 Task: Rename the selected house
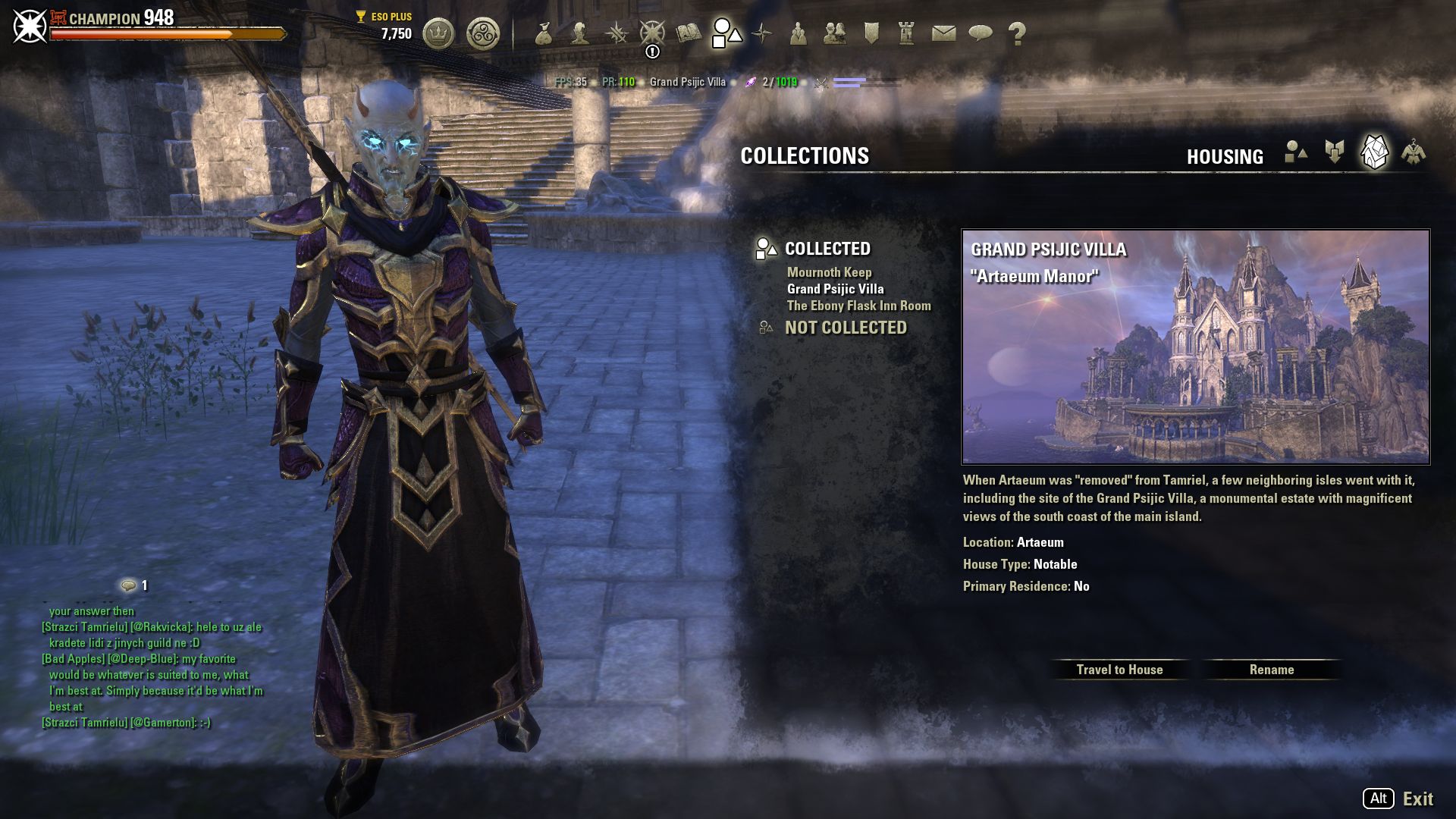tap(1272, 670)
